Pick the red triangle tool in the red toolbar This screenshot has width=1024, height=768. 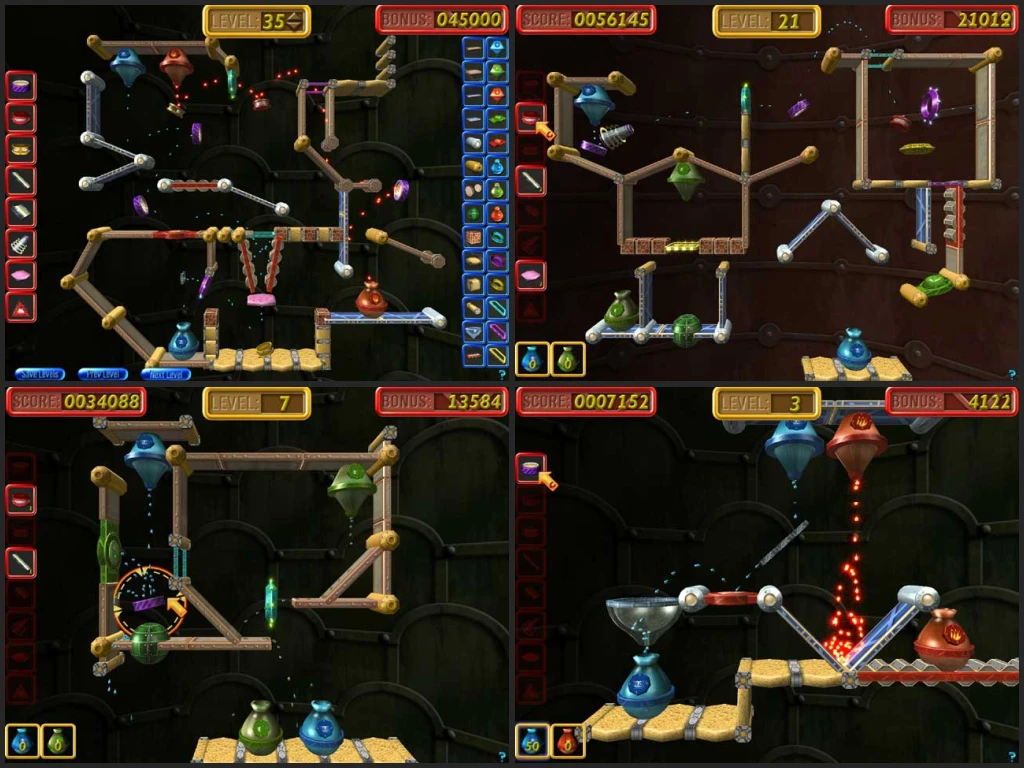pyautogui.click(x=21, y=306)
